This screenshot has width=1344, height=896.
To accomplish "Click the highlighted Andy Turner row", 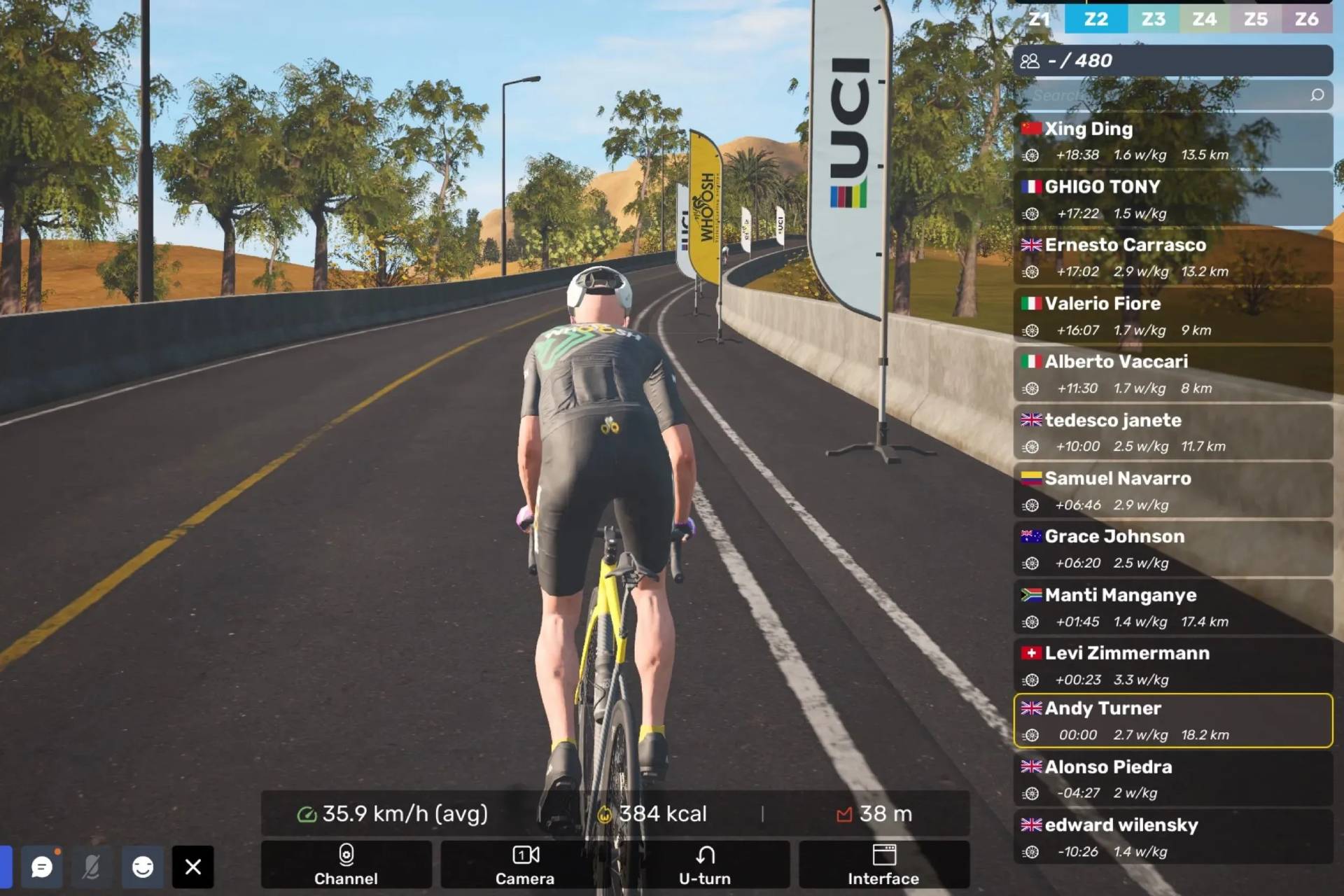I will pos(1173,720).
